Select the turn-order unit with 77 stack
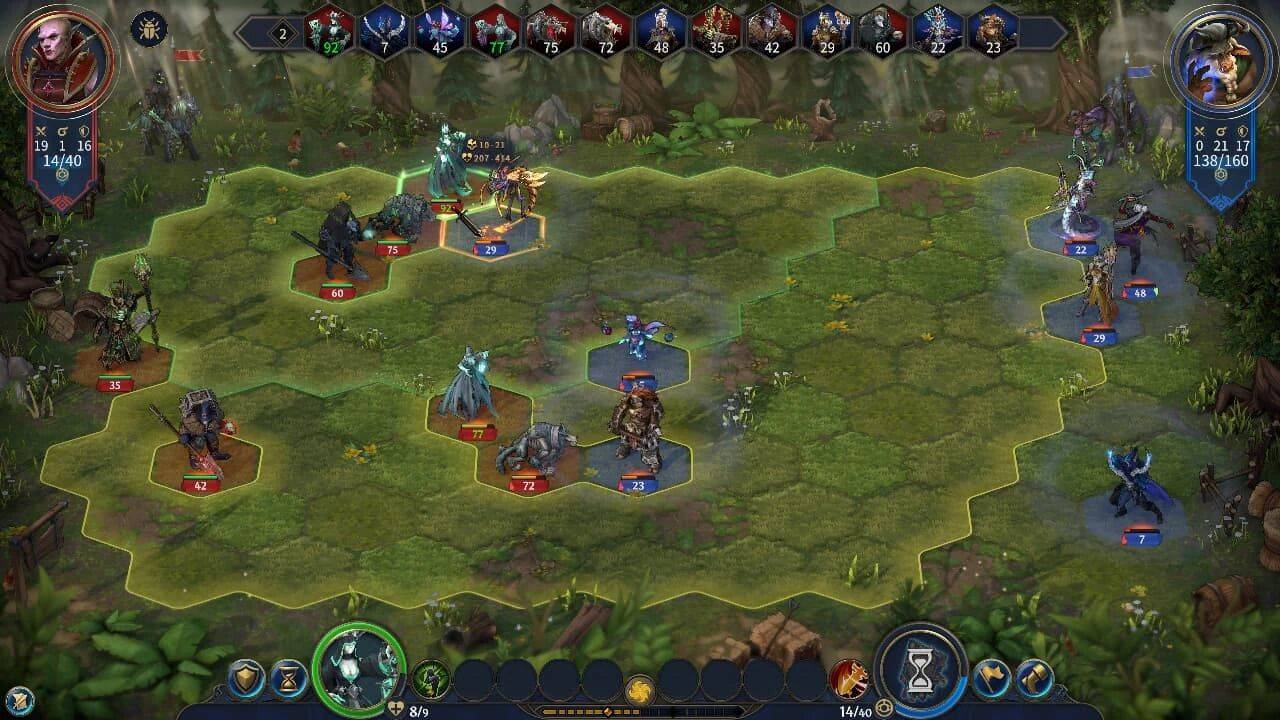The height and width of the screenshot is (720, 1280). [x=495, y=32]
